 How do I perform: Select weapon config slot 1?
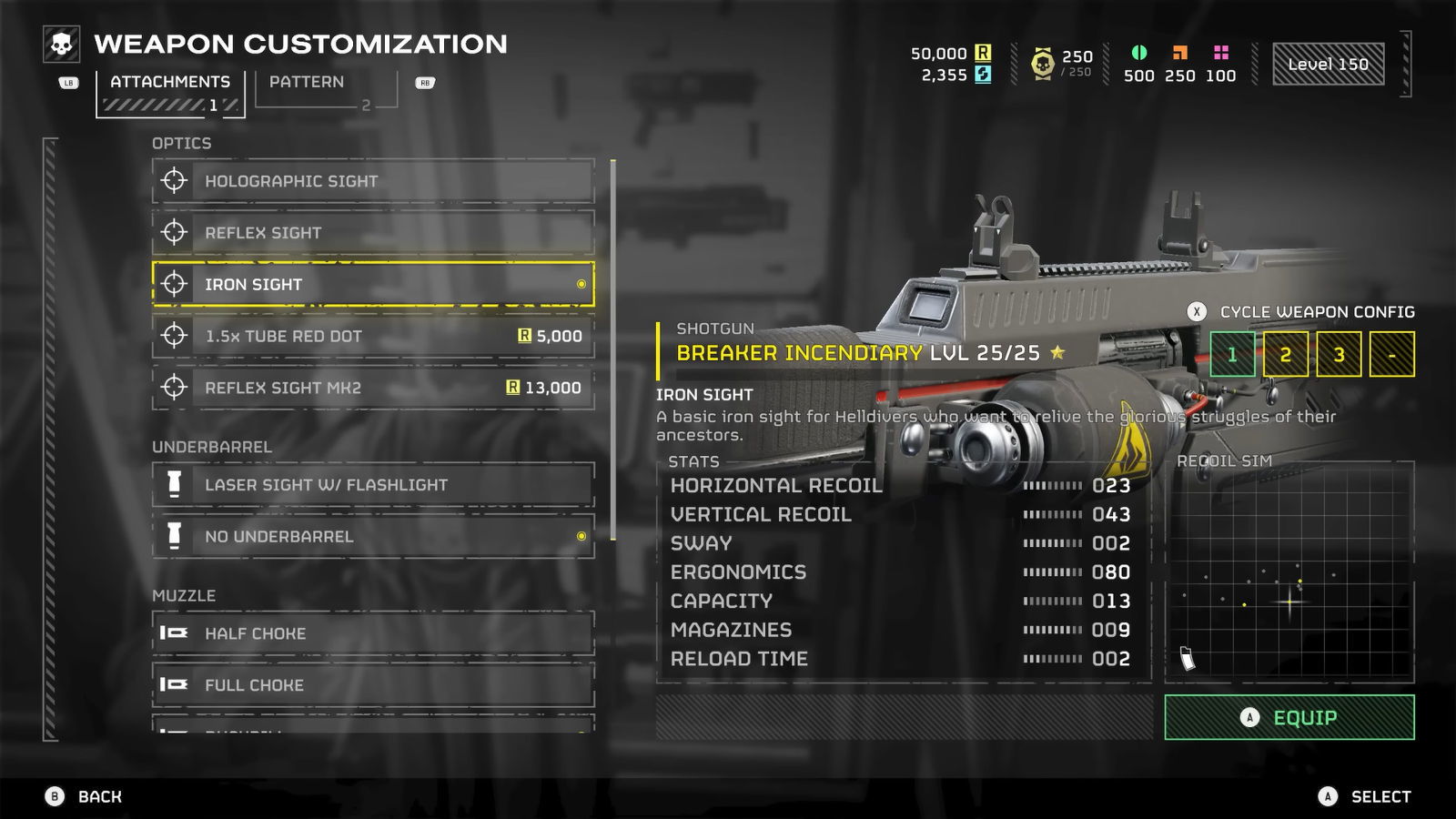tap(1232, 354)
